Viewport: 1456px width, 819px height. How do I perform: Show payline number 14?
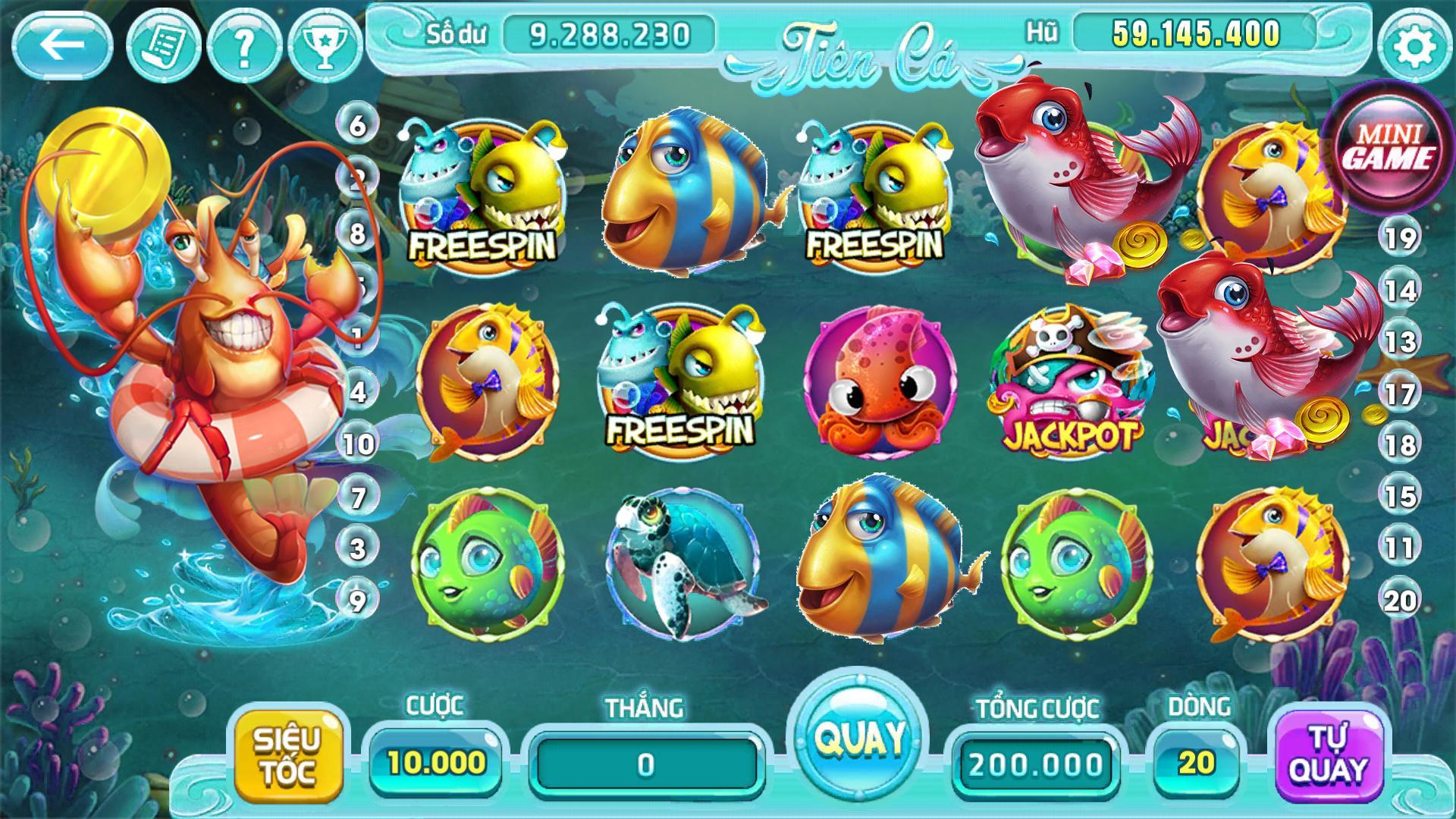(1400, 290)
